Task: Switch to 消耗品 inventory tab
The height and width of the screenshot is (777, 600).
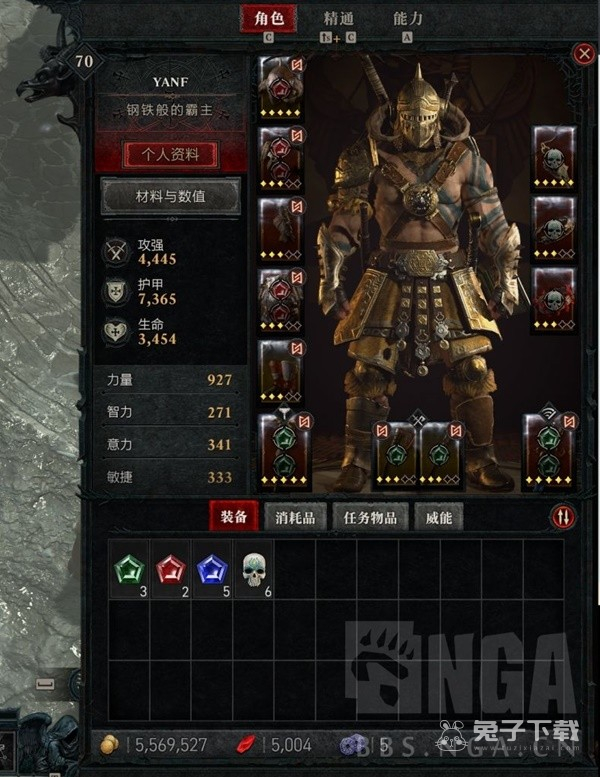Action: [295, 517]
